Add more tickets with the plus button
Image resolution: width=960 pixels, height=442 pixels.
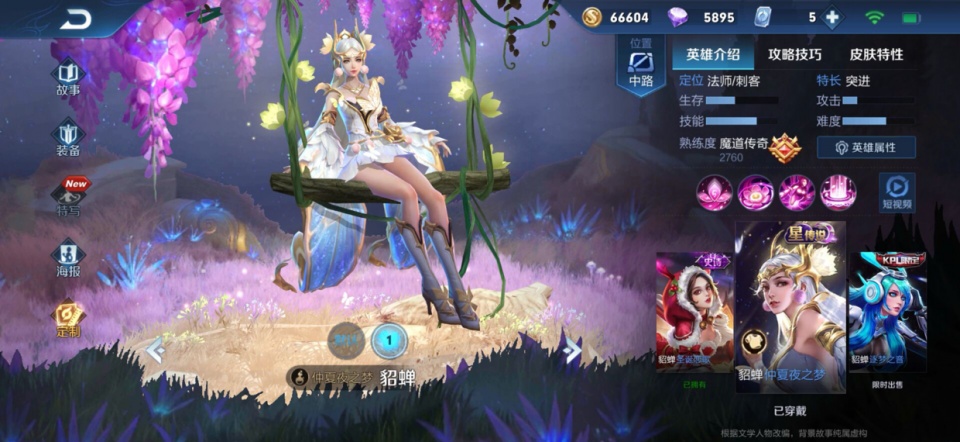(832, 18)
